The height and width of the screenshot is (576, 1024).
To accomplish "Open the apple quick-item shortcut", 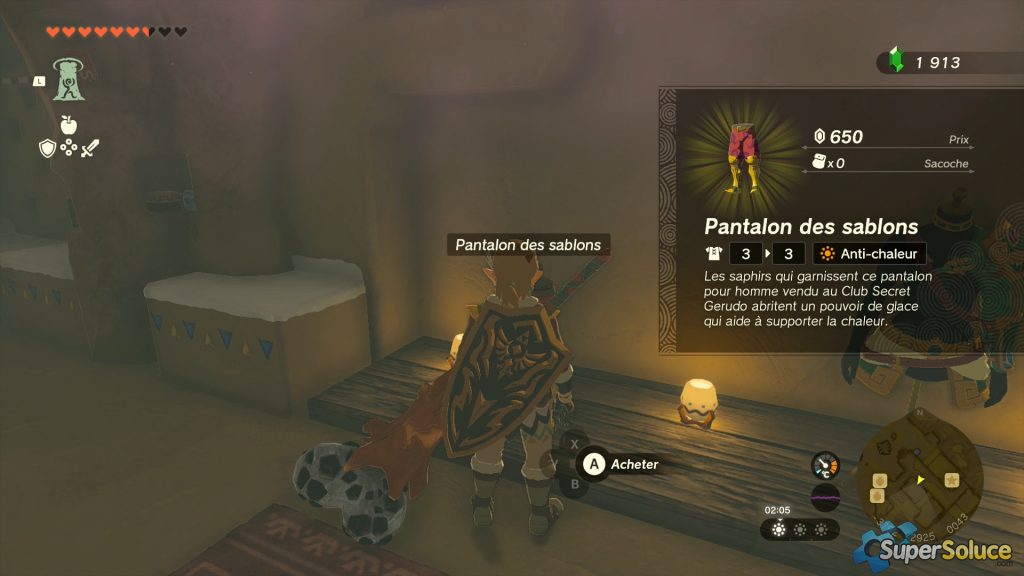I will tap(69, 125).
